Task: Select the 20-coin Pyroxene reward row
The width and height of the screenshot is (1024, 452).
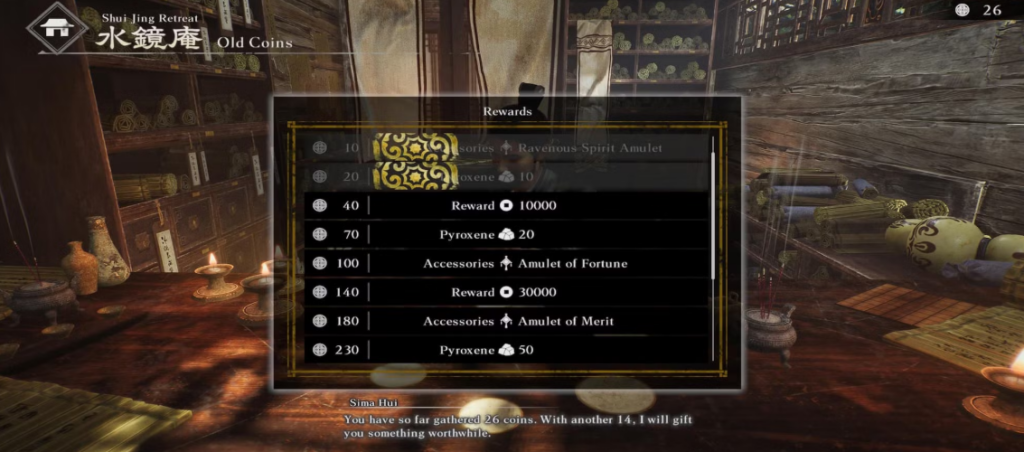Action: (506, 176)
